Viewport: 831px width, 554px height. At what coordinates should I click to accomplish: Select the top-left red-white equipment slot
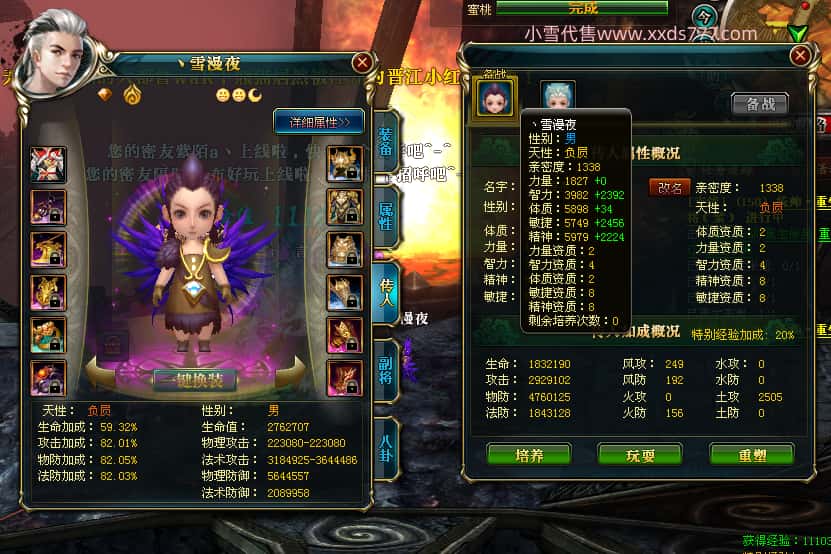click(x=48, y=164)
